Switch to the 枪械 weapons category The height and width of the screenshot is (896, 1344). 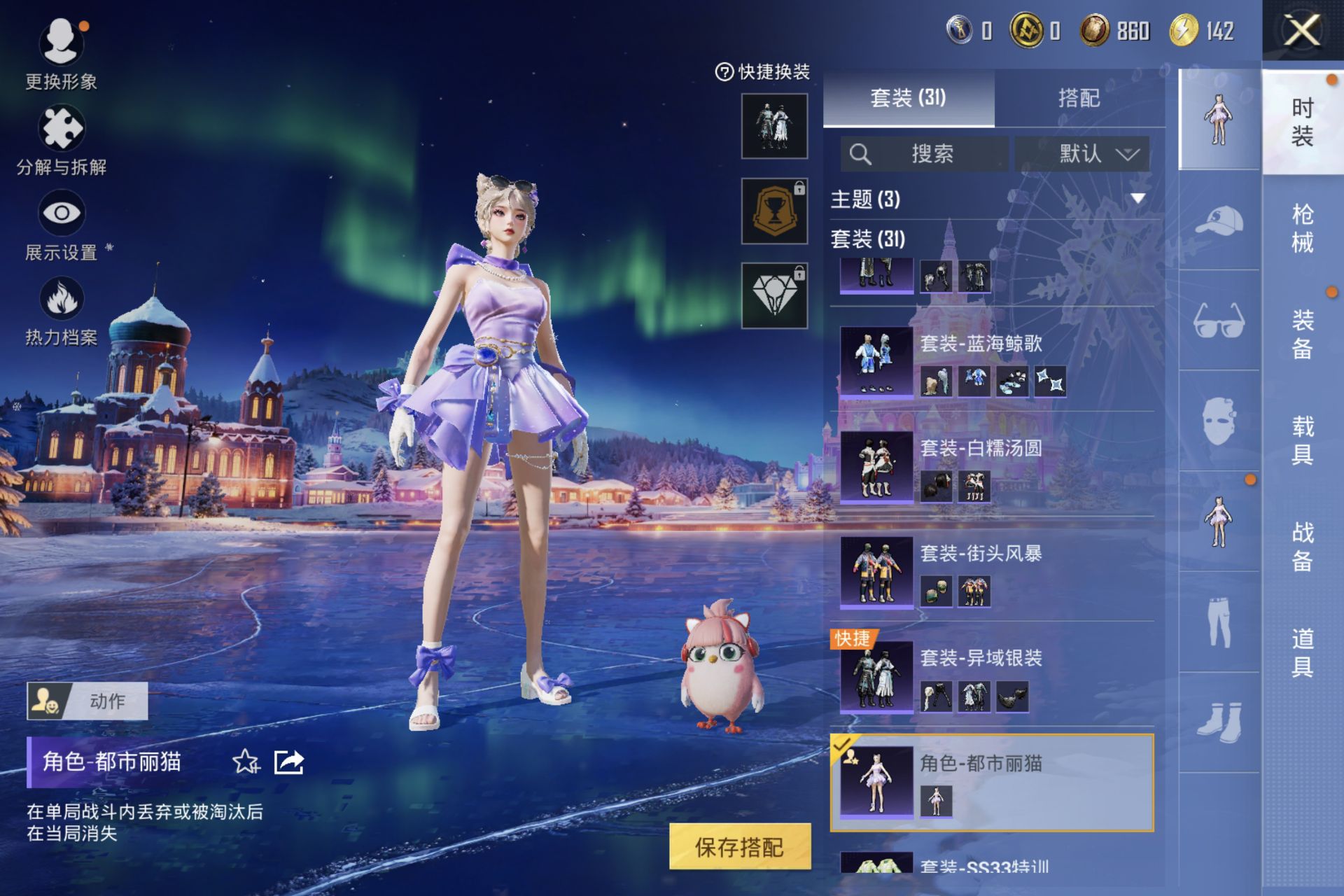click(x=1302, y=228)
